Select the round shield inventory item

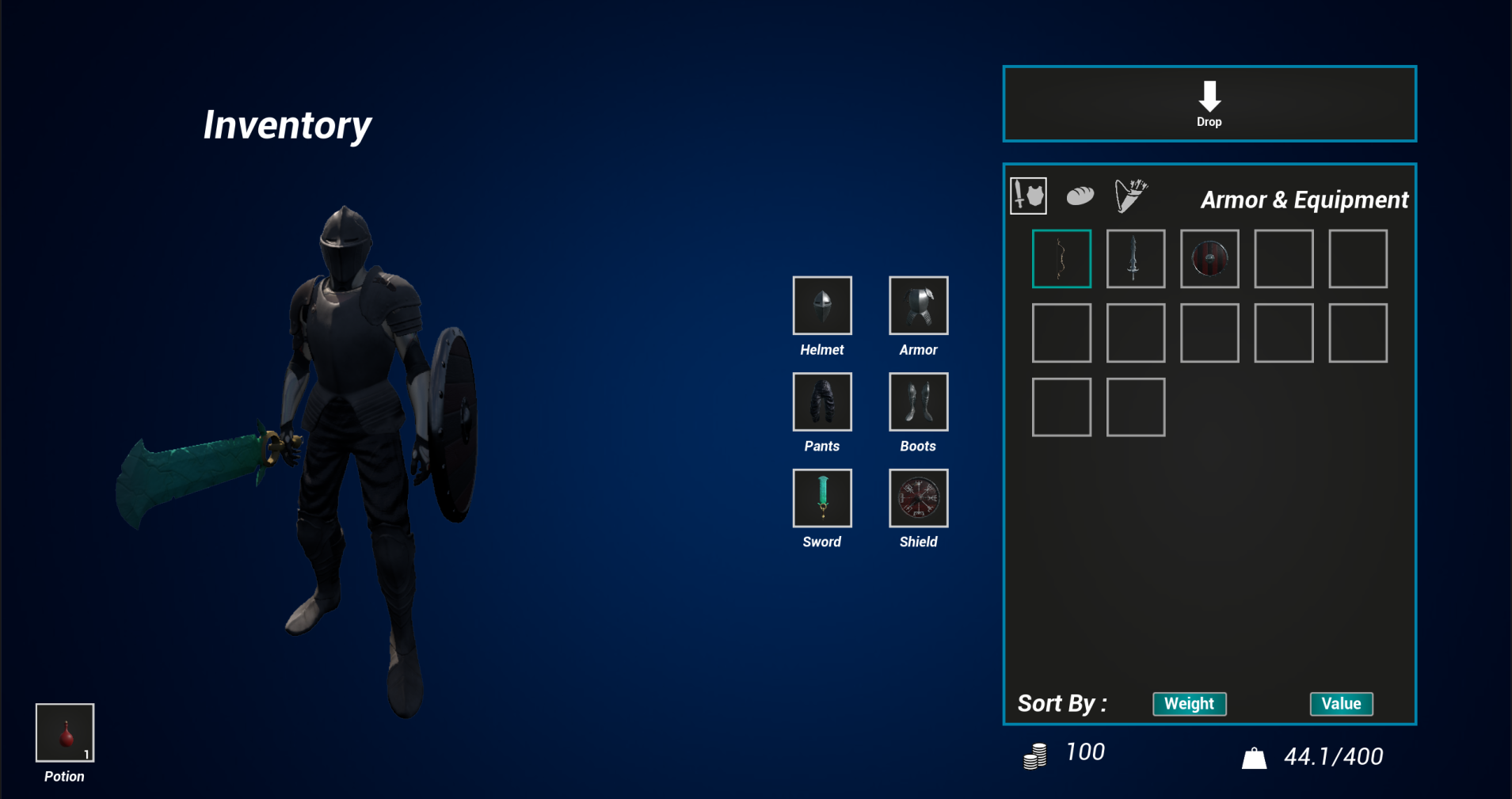tap(1209, 258)
